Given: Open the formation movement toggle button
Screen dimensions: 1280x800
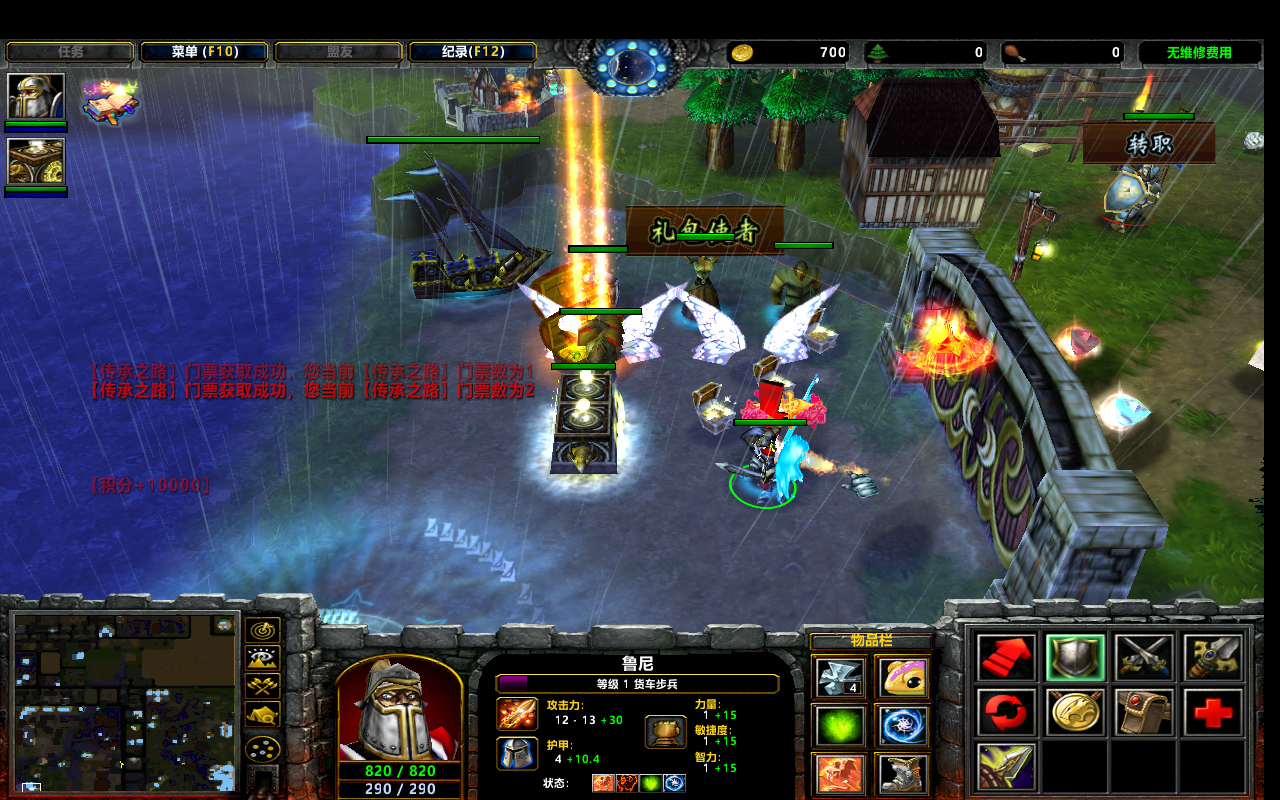Looking at the screenshot, I should coord(263,748).
